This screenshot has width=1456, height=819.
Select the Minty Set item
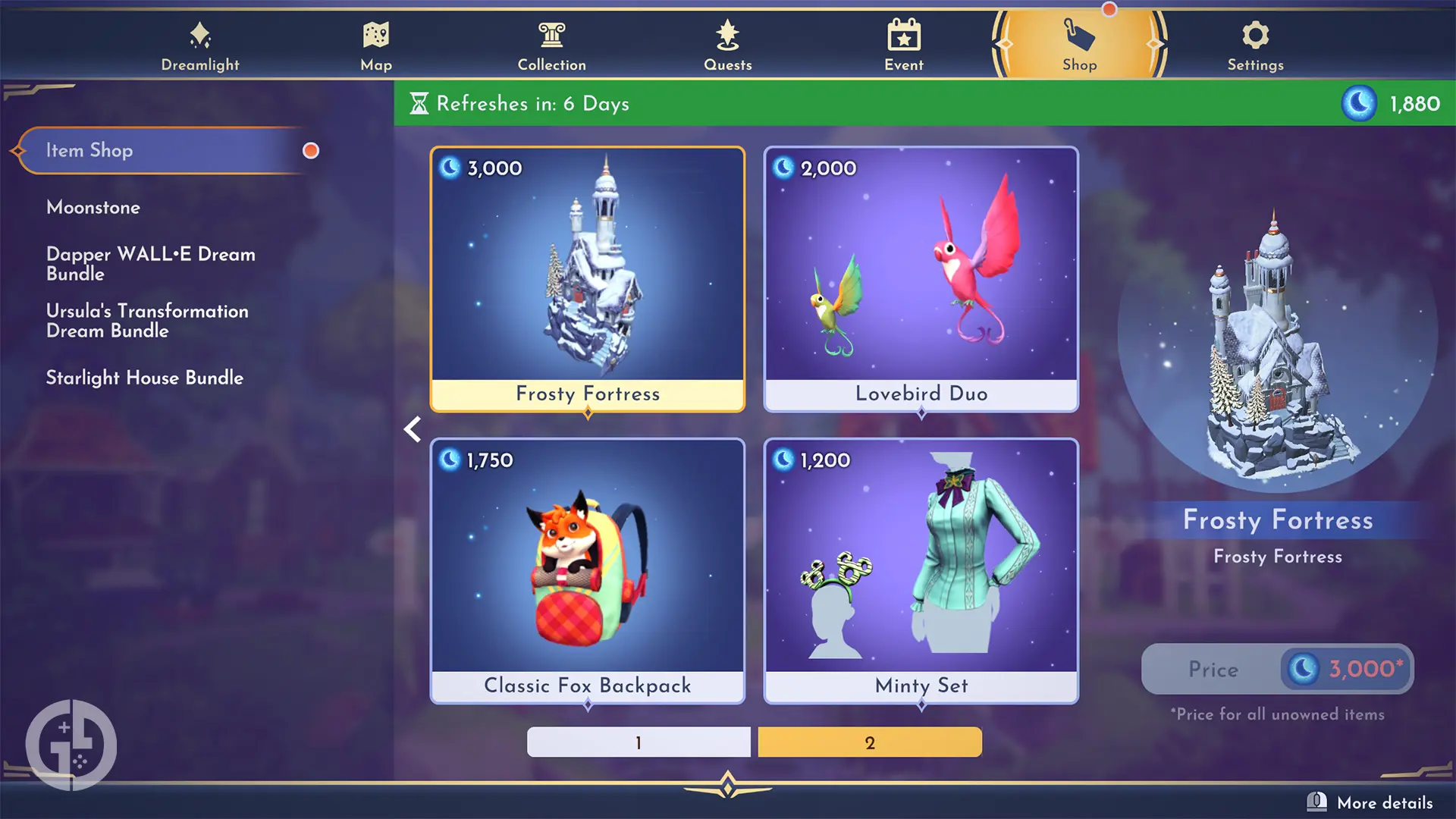click(x=920, y=569)
